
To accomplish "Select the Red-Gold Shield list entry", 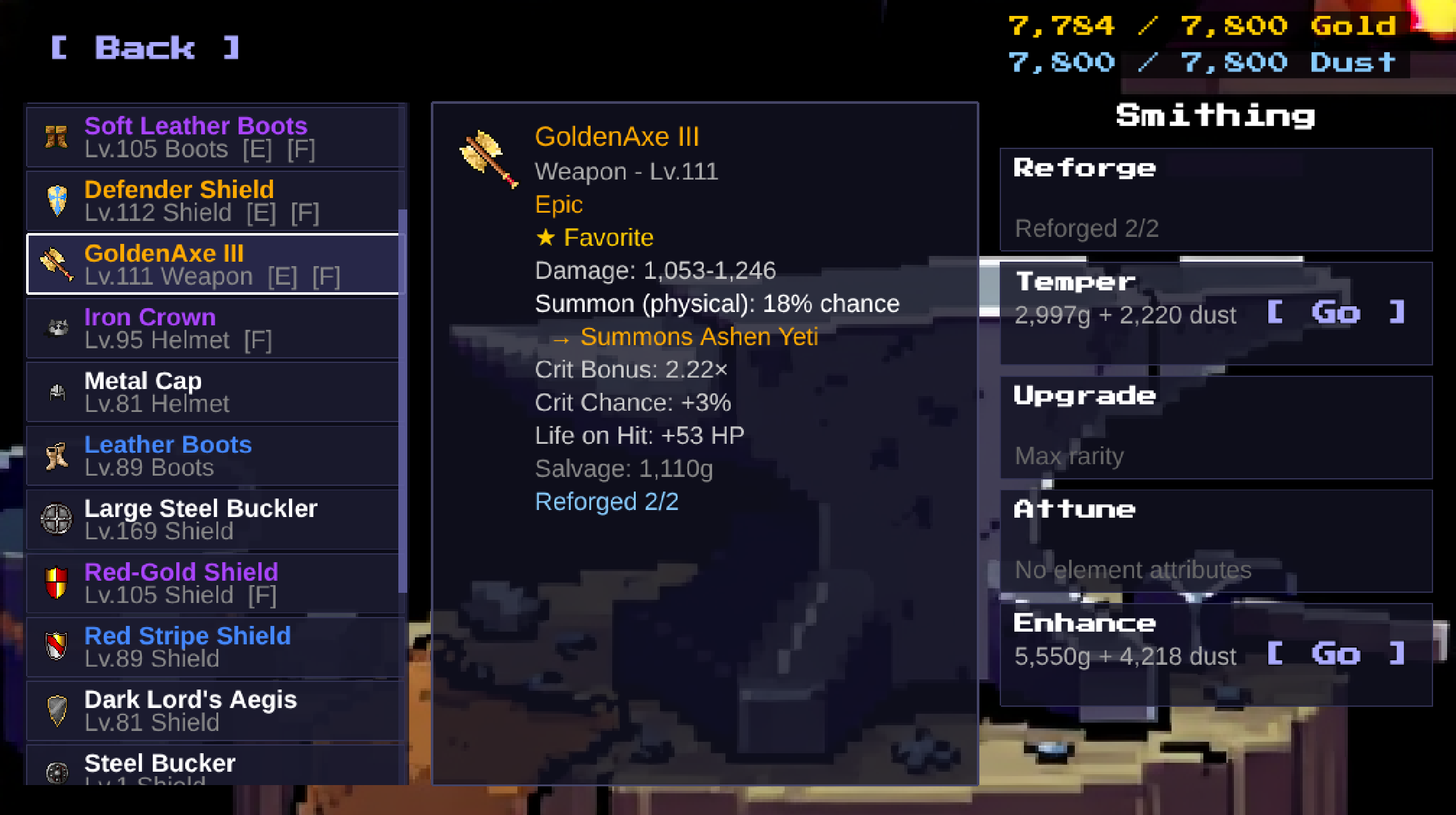I will pyautogui.click(x=210, y=582).
